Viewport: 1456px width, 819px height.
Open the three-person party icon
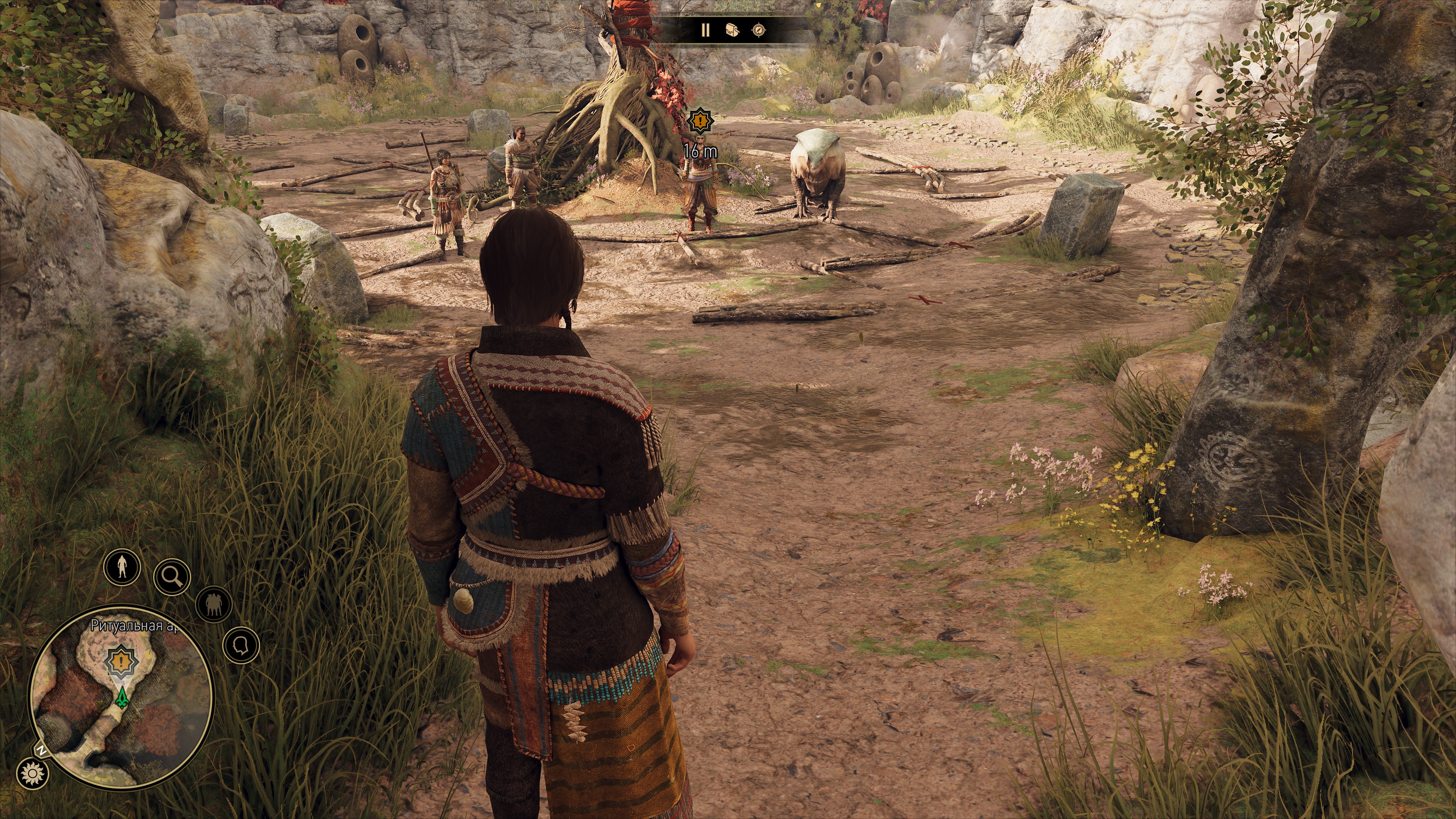click(213, 604)
